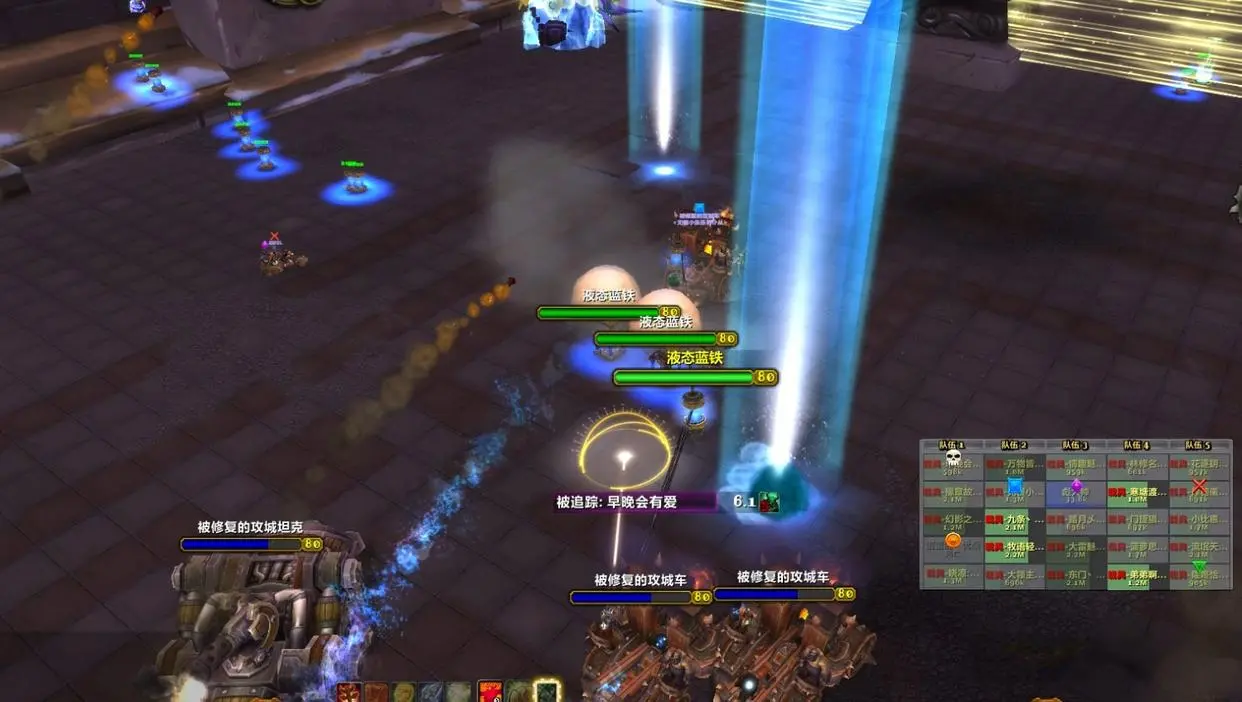This screenshot has height=702, width=1242.
Task: Target raid member 弟弟啊 in group 4
Action: tap(1138, 576)
